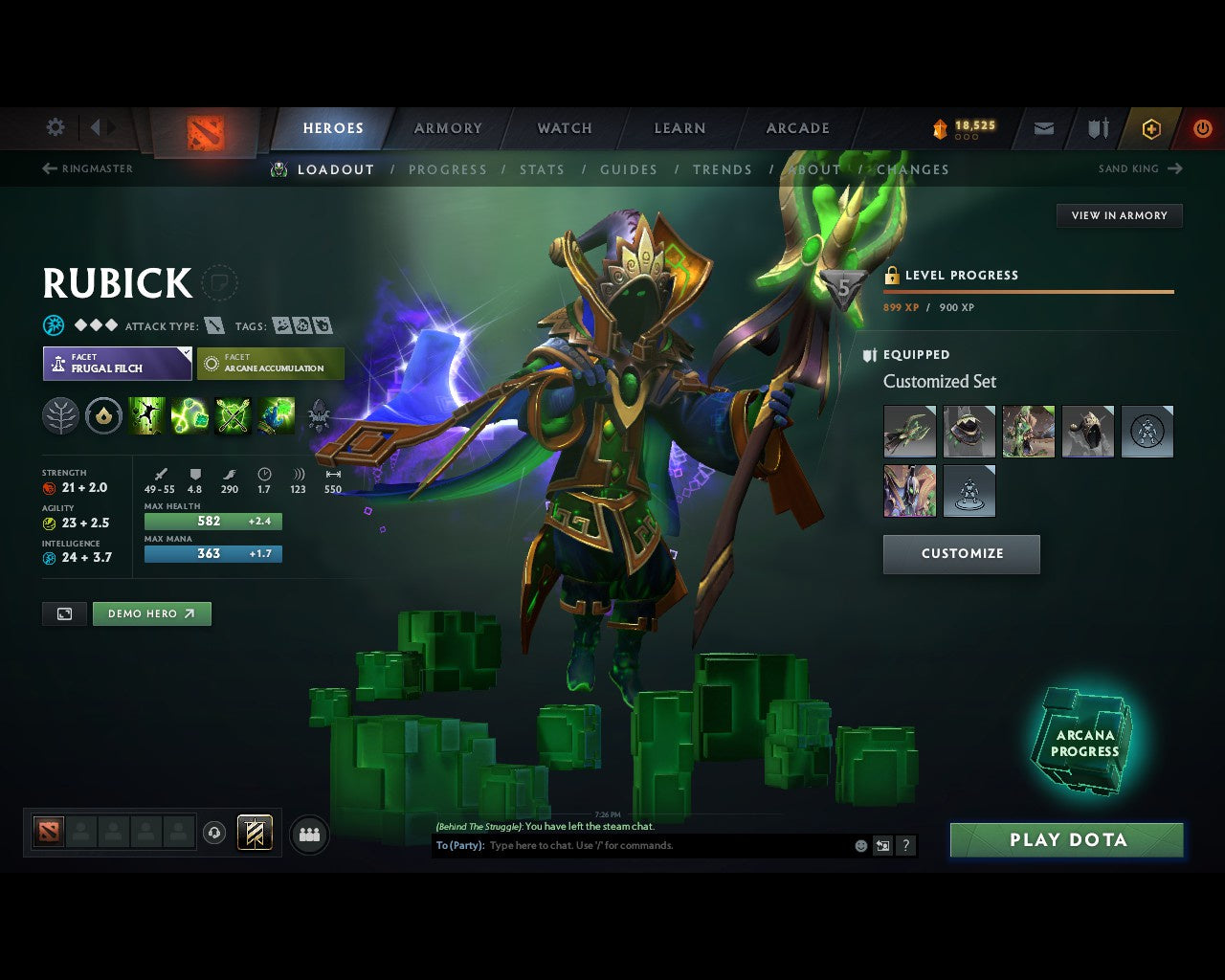Screen dimensions: 1225x980
Task: Expand the party members panel icon
Action: point(308,834)
